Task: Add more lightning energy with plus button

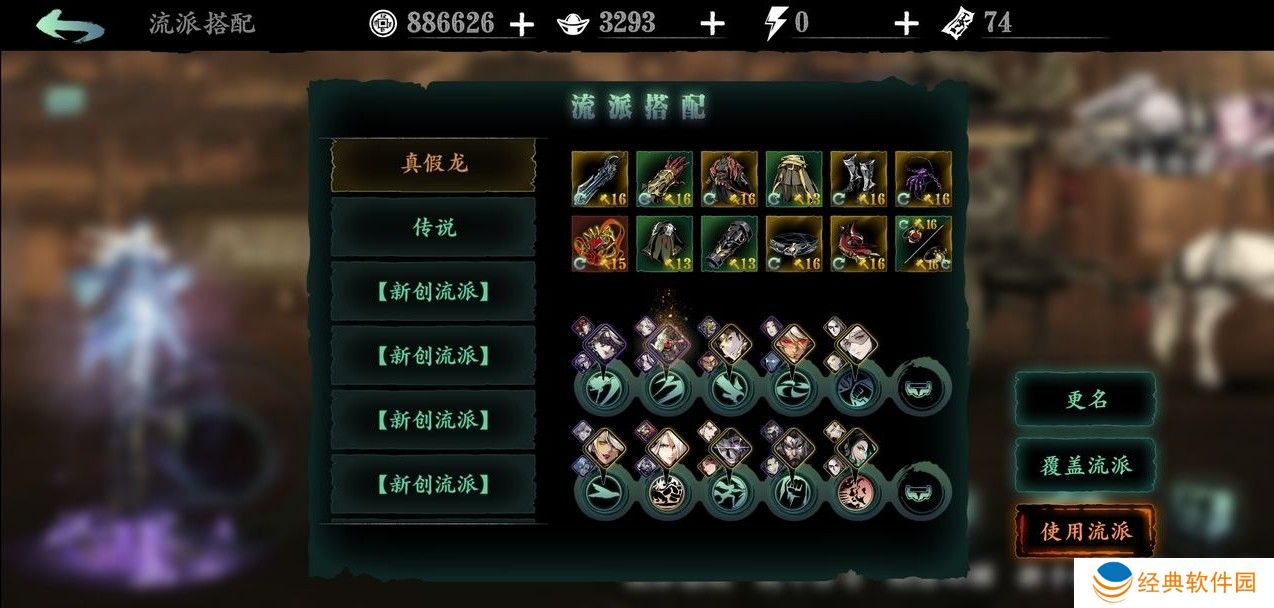Action: [x=905, y=25]
